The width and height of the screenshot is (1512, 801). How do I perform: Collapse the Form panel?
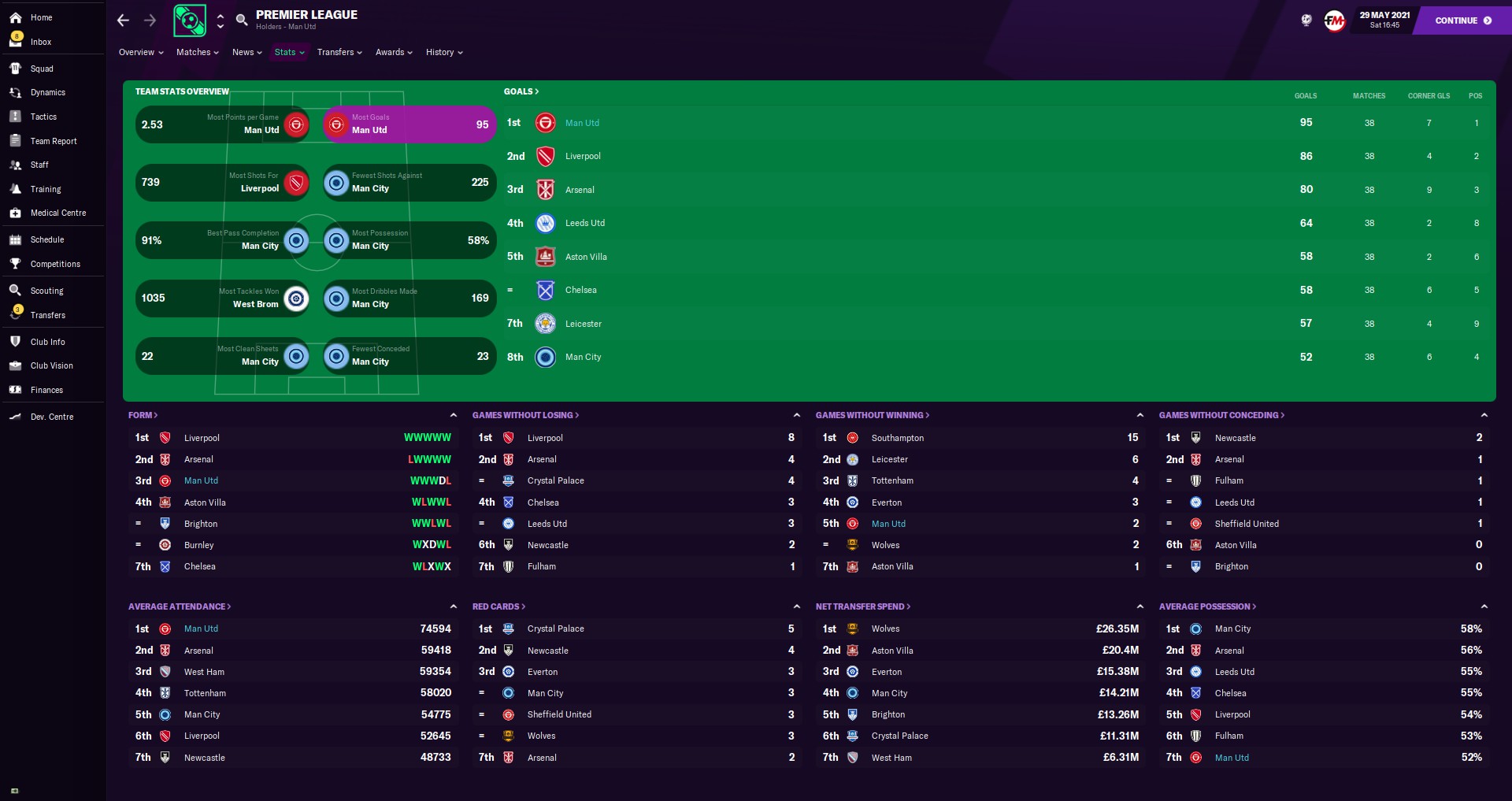(x=454, y=415)
